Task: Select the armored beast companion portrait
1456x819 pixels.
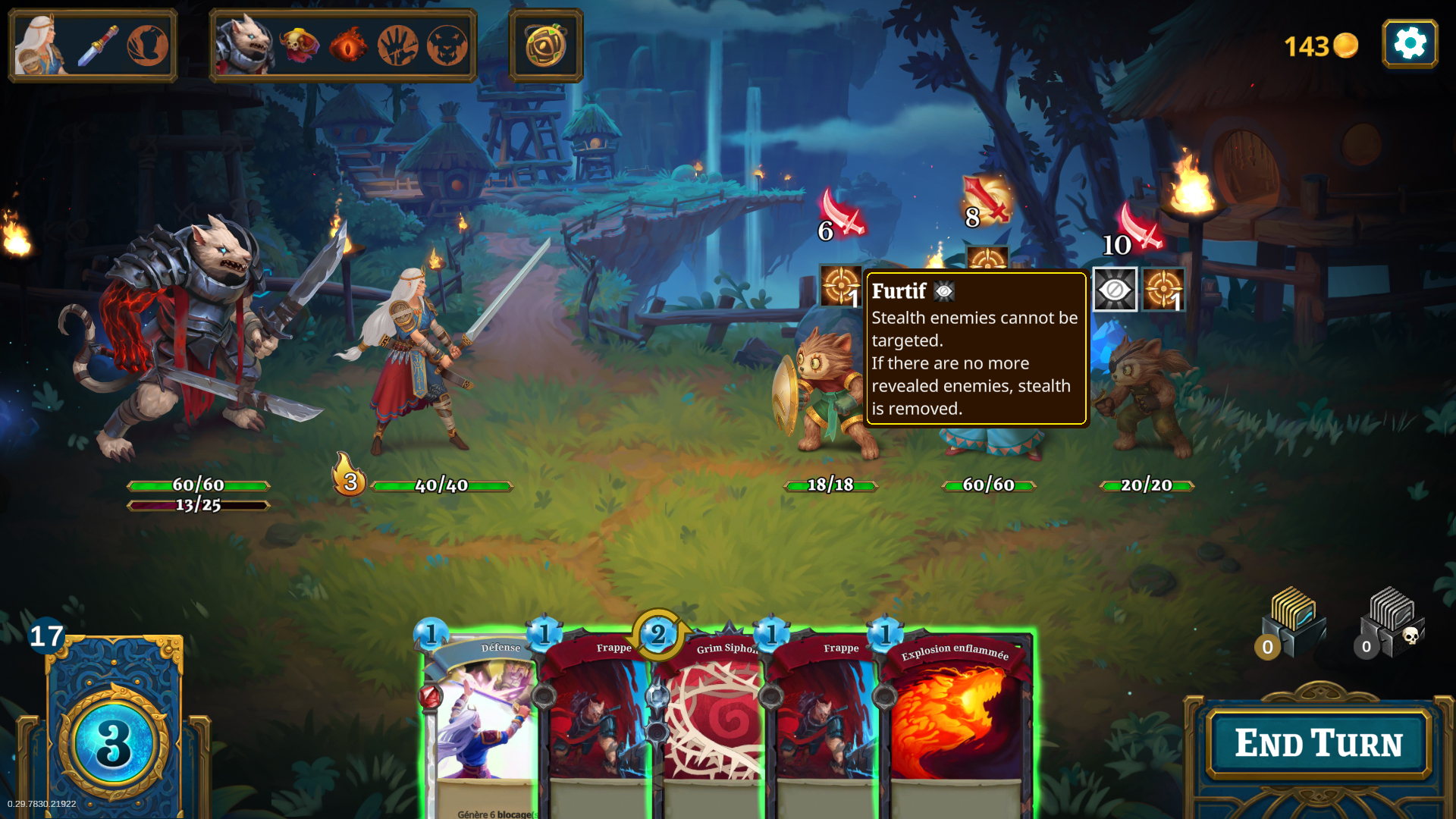Action: tap(243, 45)
